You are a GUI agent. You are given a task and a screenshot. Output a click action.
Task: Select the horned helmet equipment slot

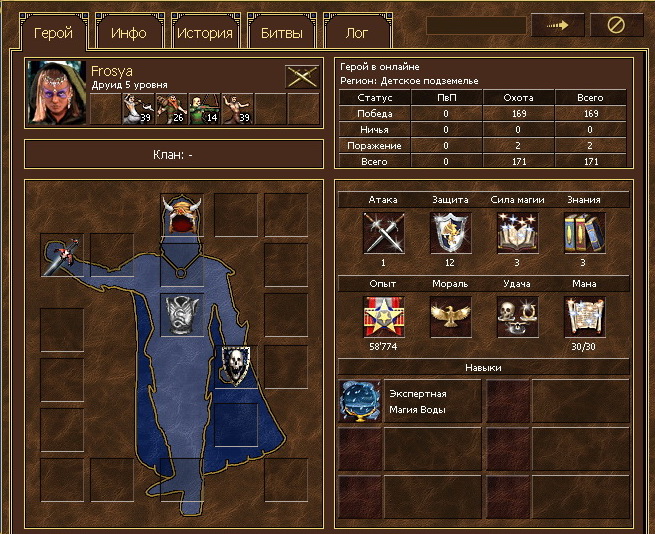coord(181,214)
